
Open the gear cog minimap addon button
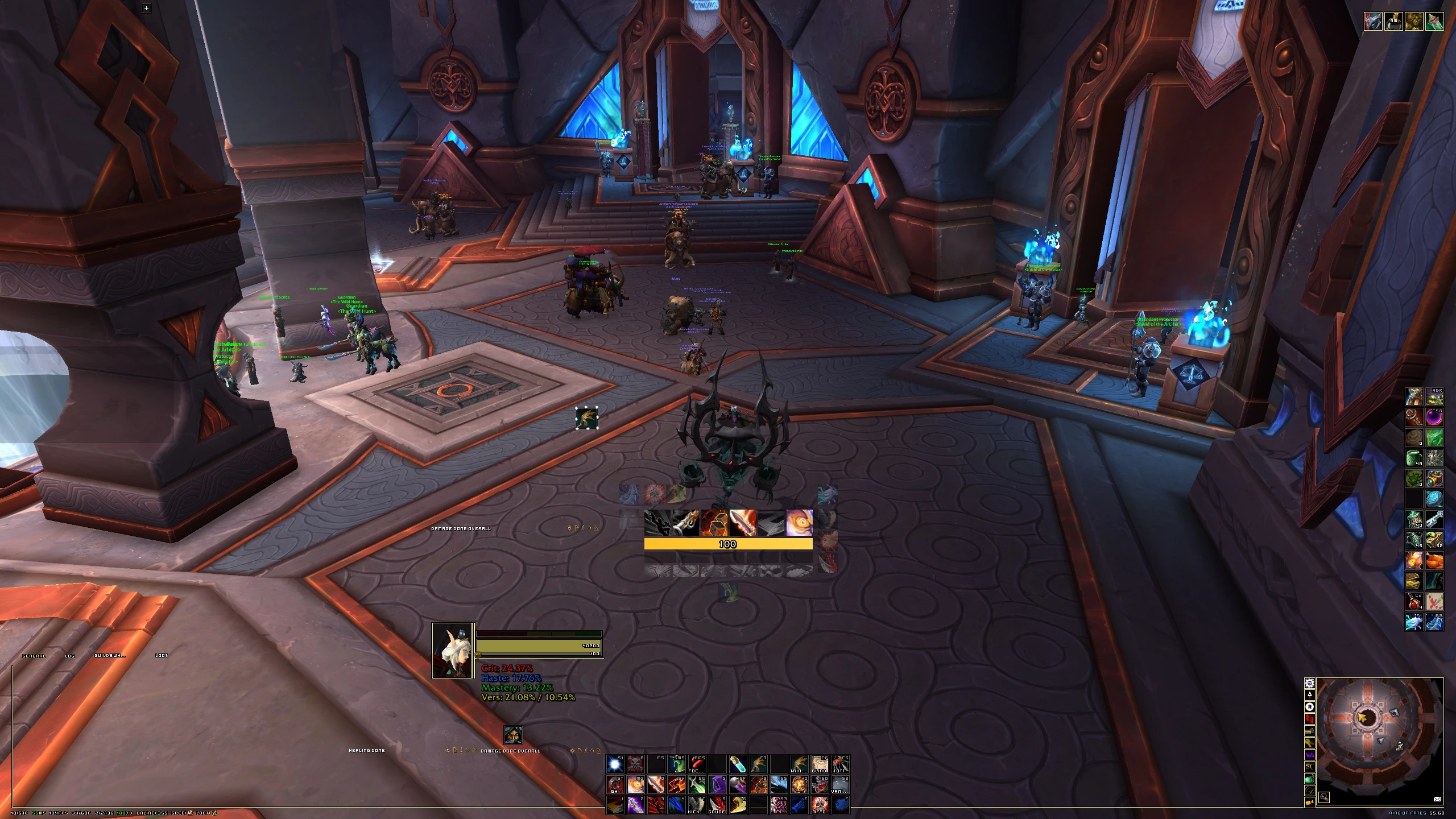pyautogui.click(x=1310, y=683)
